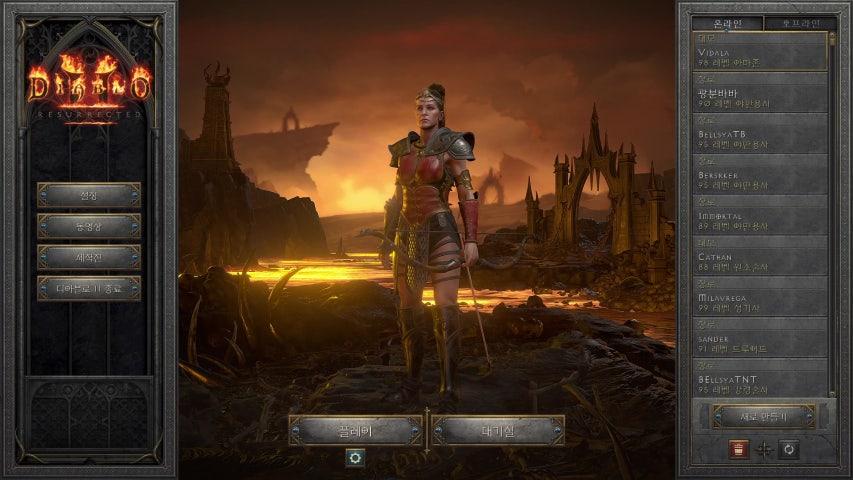Exit the game via 디아블로 II 종료

tap(89, 288)
